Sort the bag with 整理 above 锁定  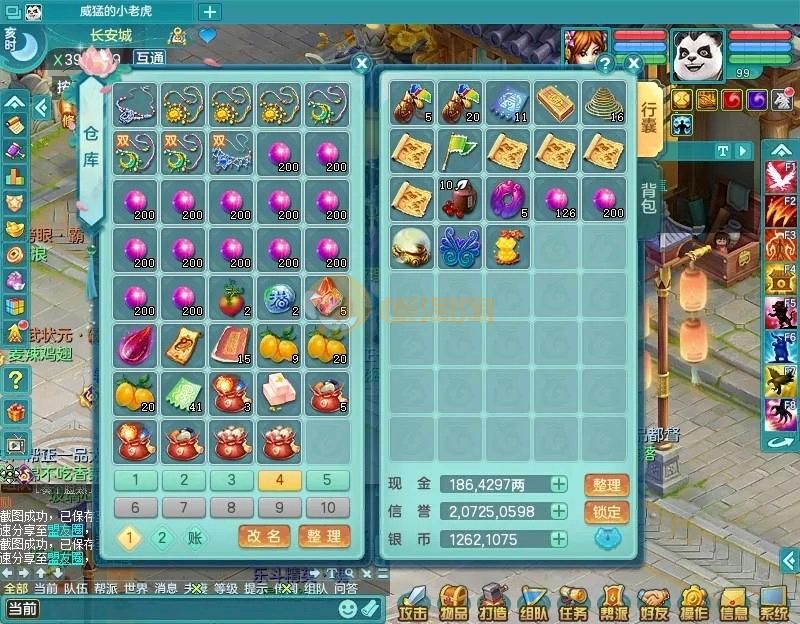(x=606, y=486)
